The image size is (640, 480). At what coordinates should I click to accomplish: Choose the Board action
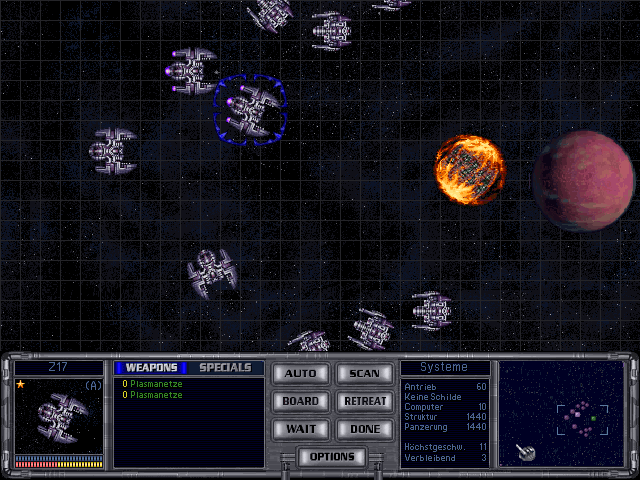tap(300, 401)
